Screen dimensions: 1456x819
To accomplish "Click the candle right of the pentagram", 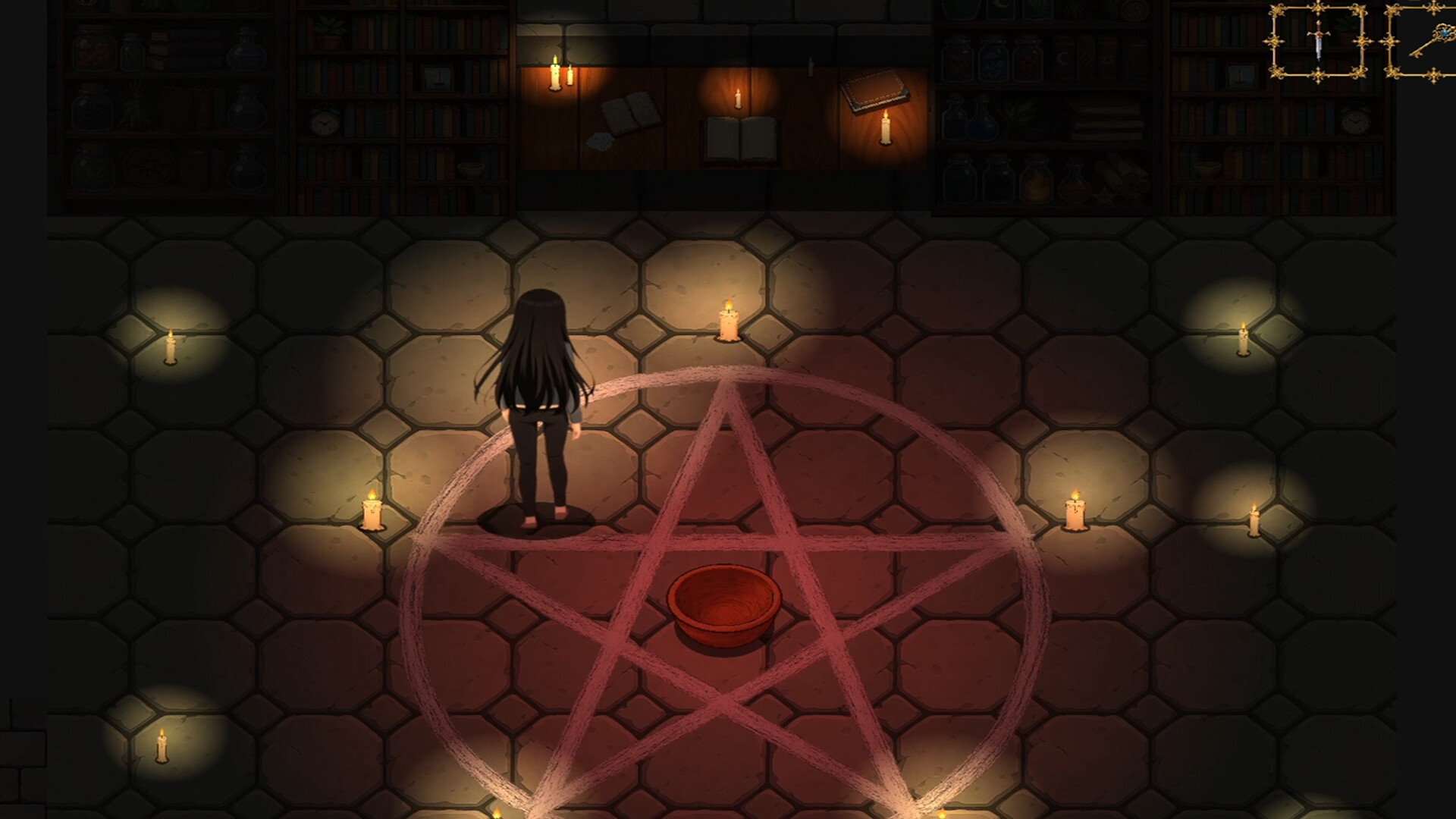I will pos(1075,516).
